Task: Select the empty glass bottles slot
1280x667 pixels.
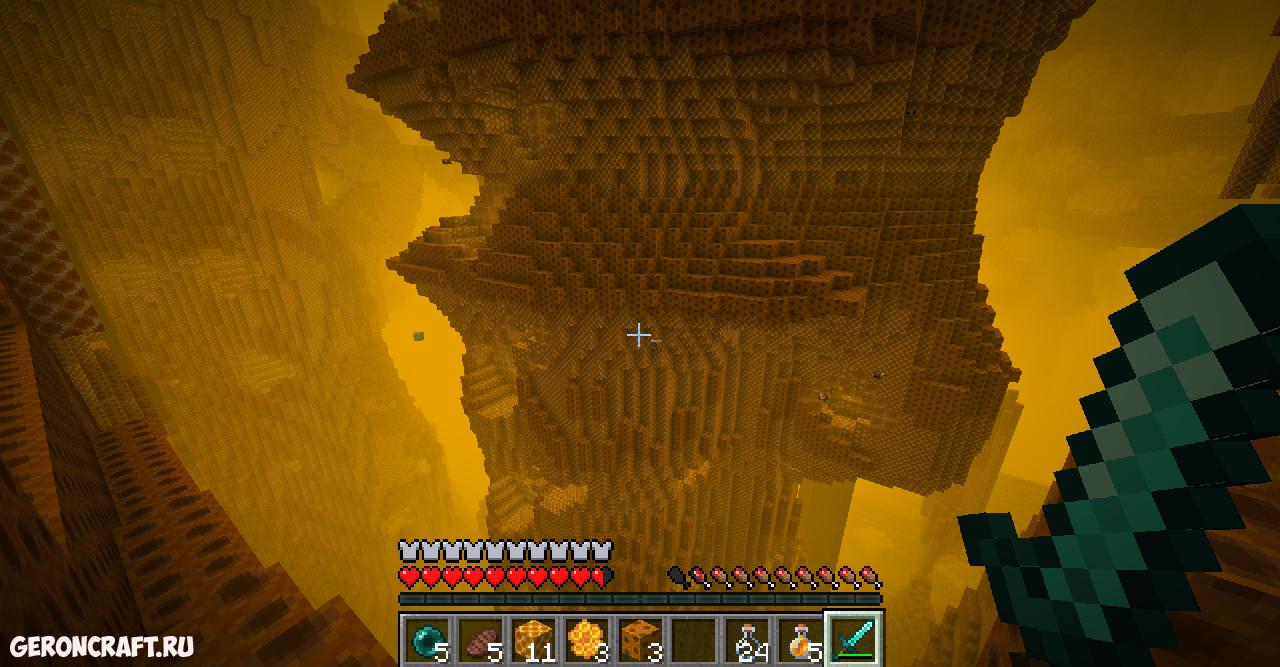Action: 747,638
